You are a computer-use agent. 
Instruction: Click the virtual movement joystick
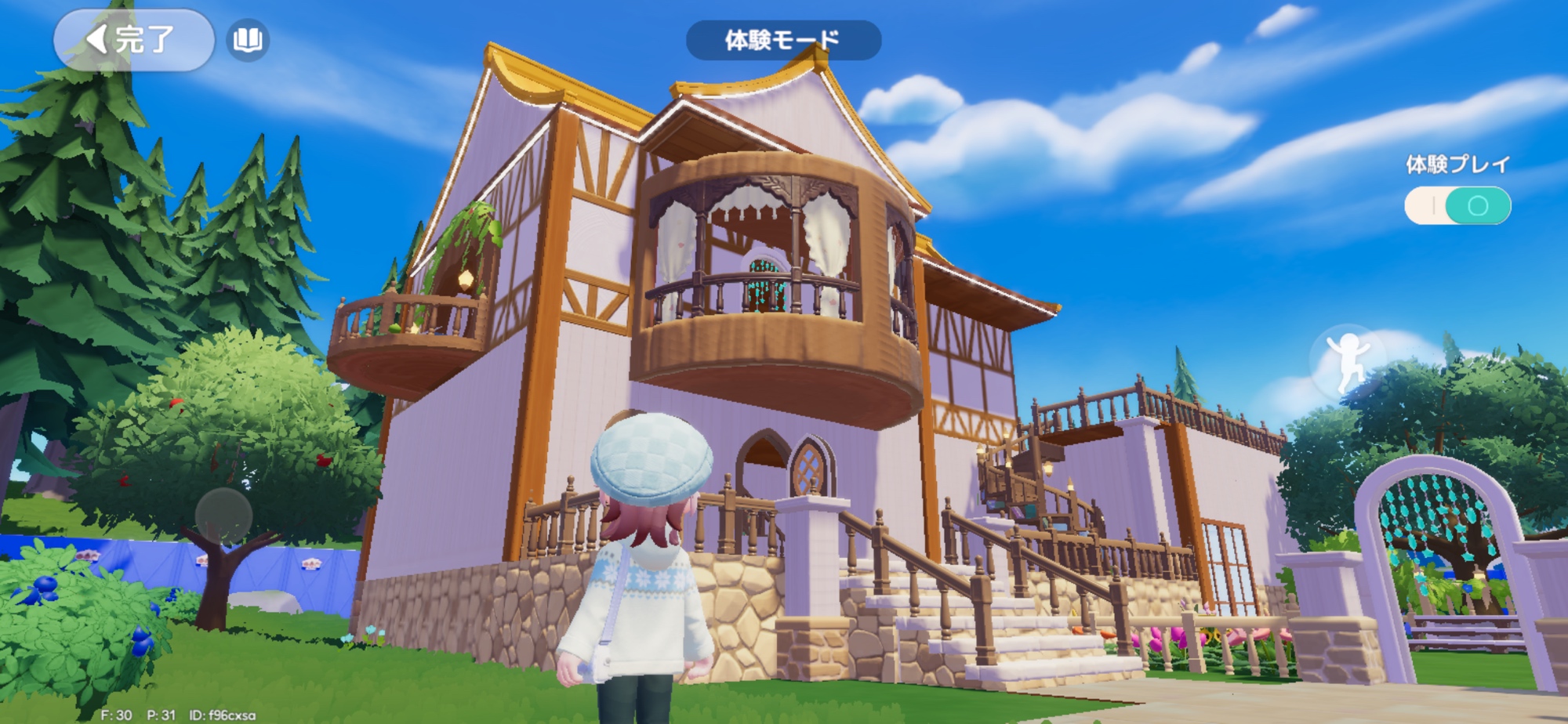pyautogui.click(x=223, y=516)
